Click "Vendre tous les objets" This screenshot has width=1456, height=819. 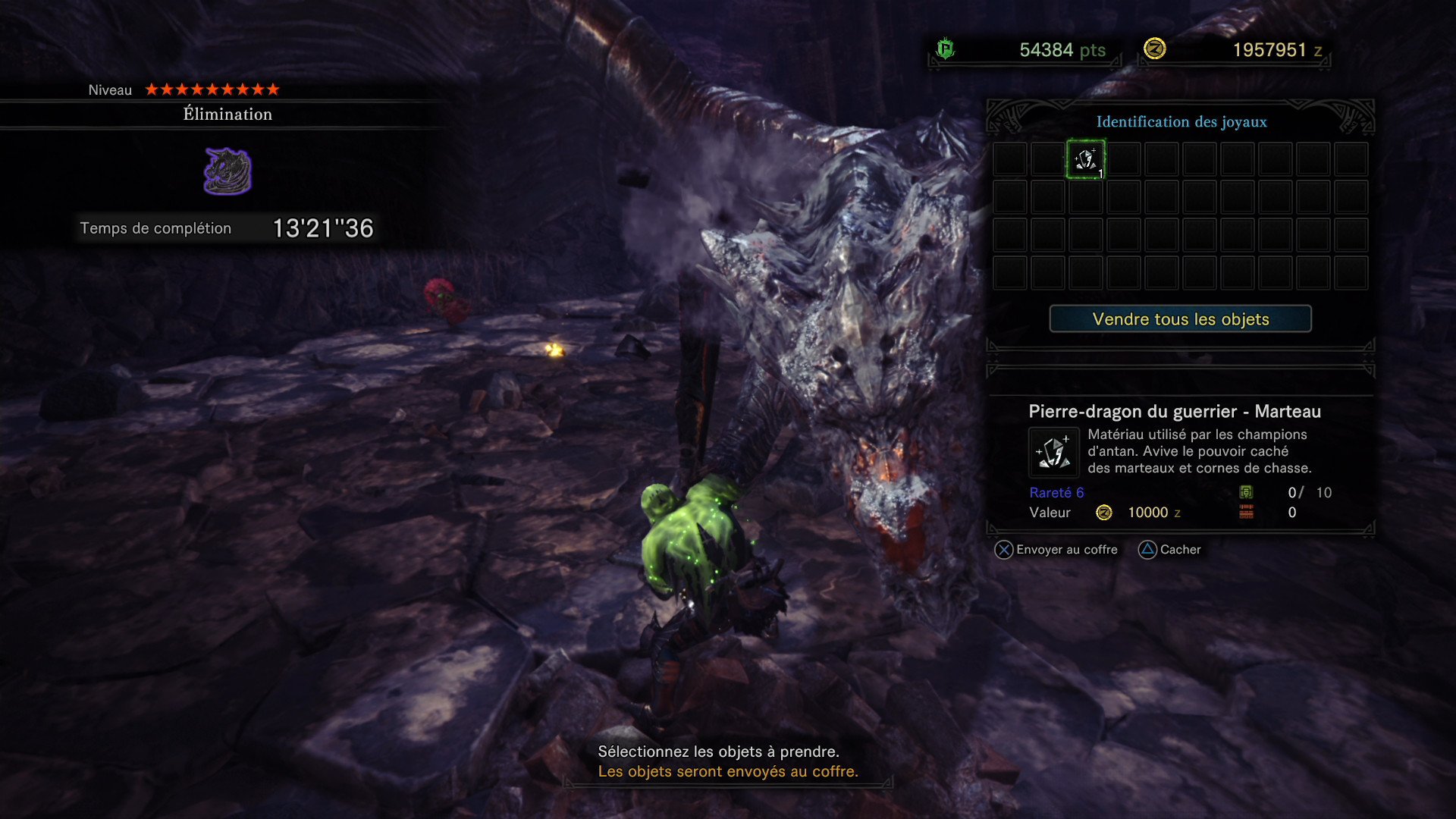1179,319
